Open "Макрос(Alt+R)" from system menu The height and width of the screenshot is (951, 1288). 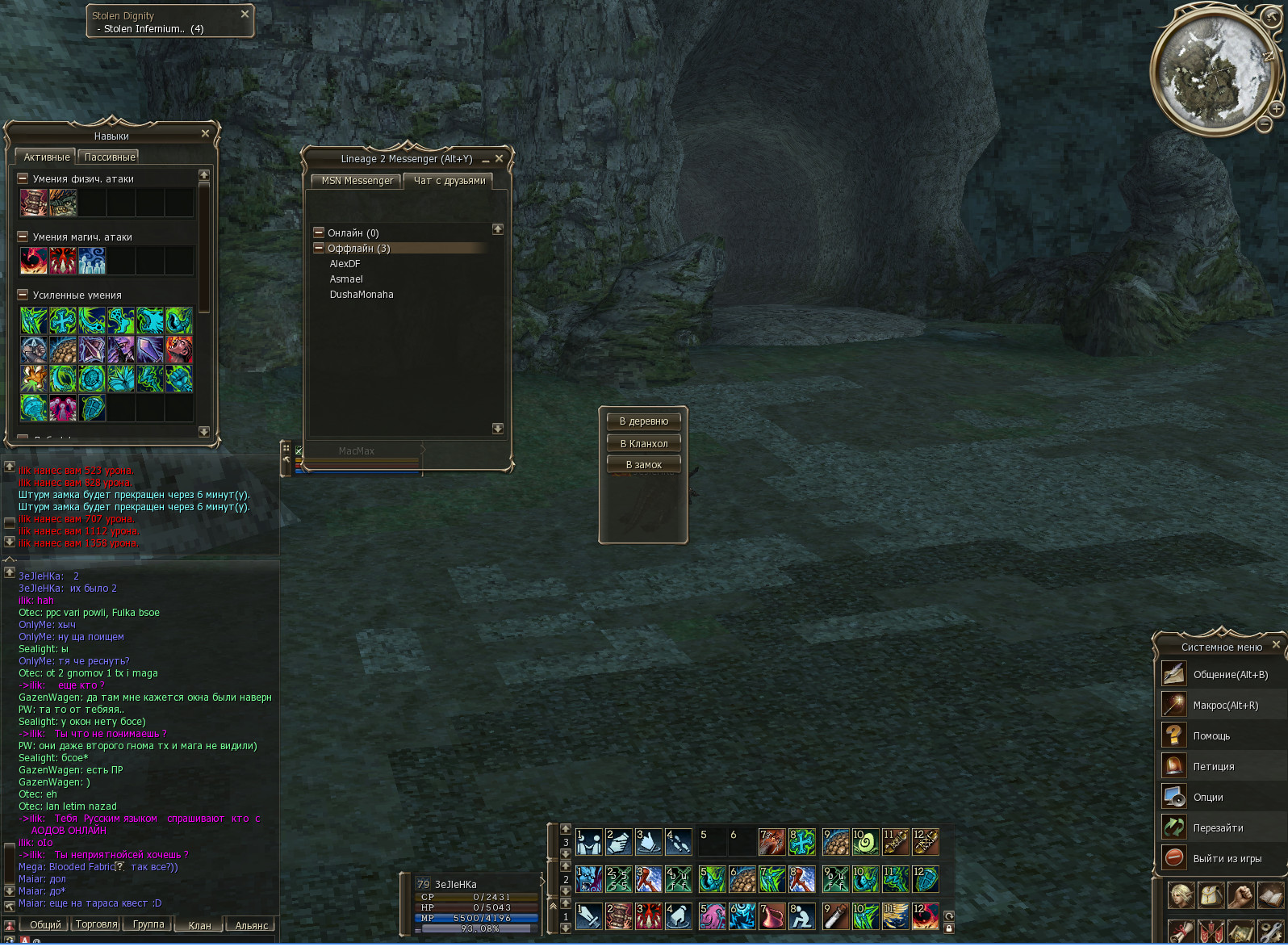pos(1225,705)
